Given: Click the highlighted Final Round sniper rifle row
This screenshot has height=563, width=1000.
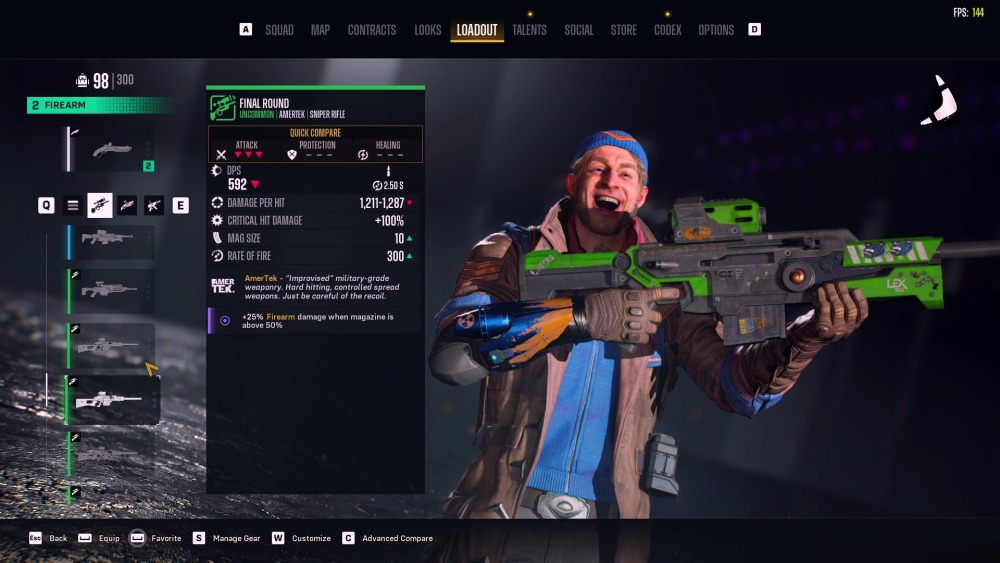Looking at the screenshot, I should point(110,400).
